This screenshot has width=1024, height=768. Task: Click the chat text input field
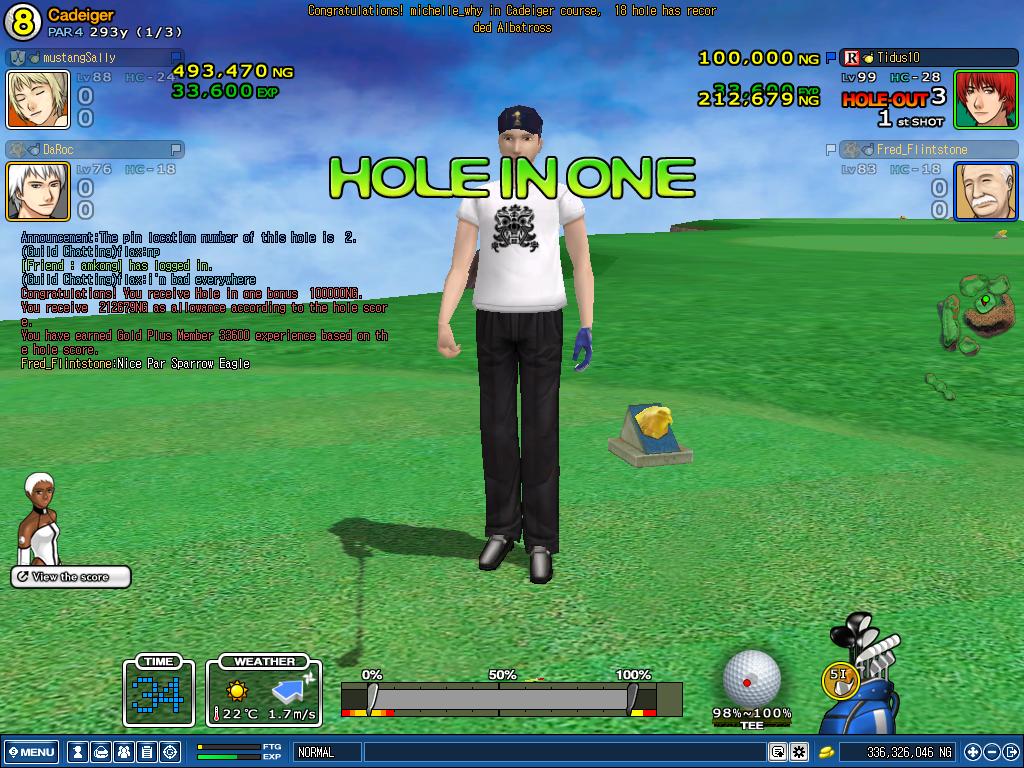pyautogui.click(x=565, y=752)
